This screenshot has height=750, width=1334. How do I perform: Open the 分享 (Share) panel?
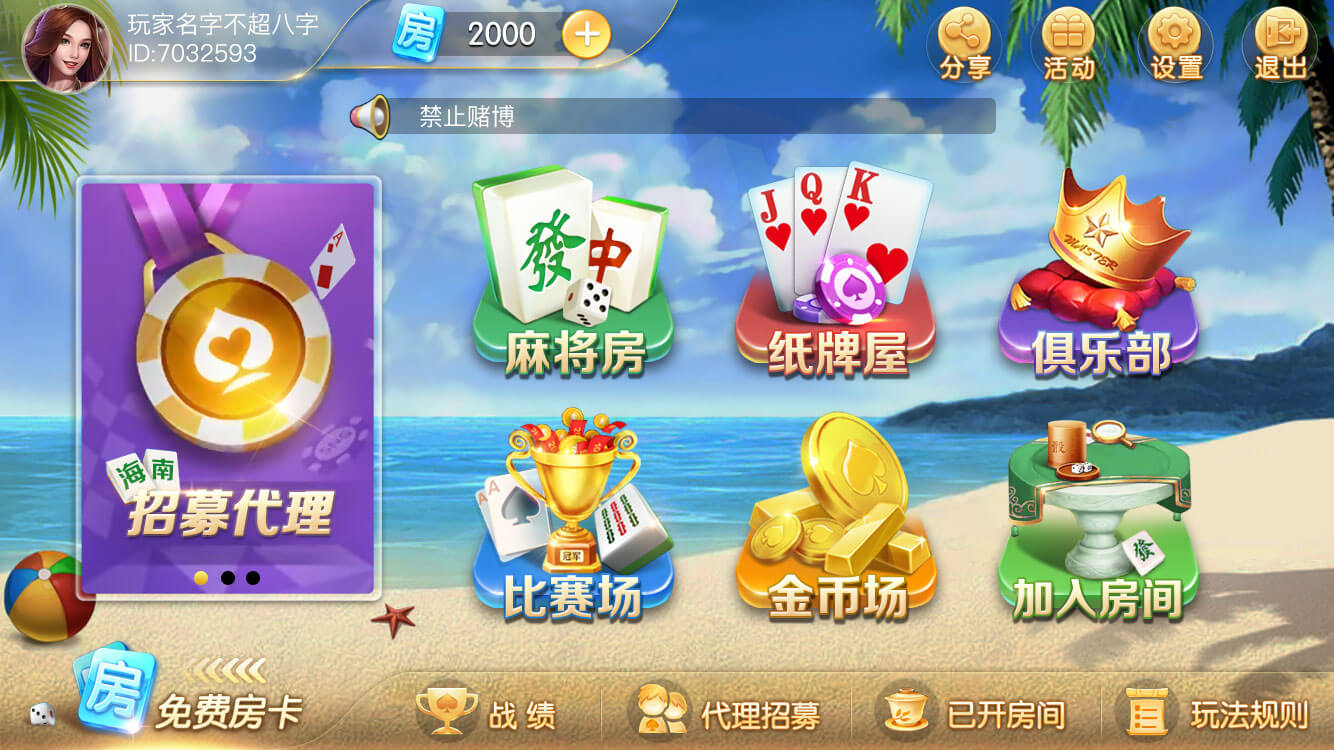pyautogui.click(x=963, y=42)
